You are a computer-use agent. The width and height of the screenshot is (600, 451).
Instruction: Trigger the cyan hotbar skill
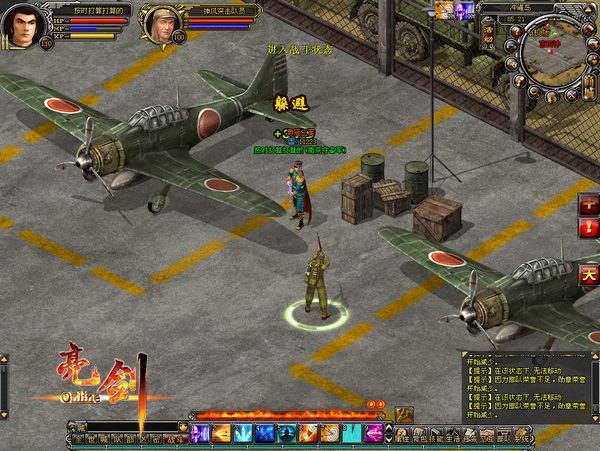click(x=353, y=432)
